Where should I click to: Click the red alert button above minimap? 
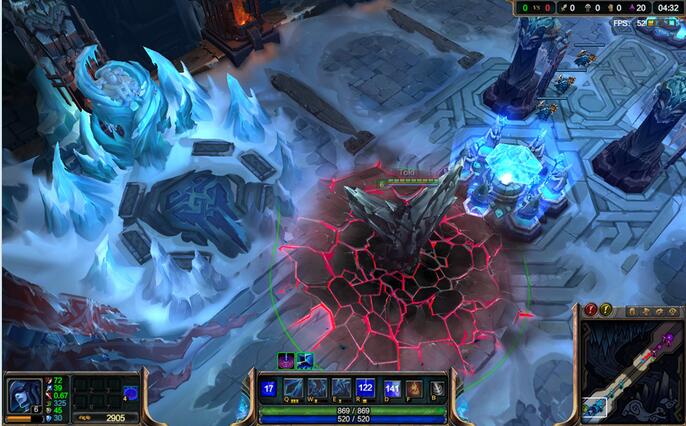pos(591,311)
